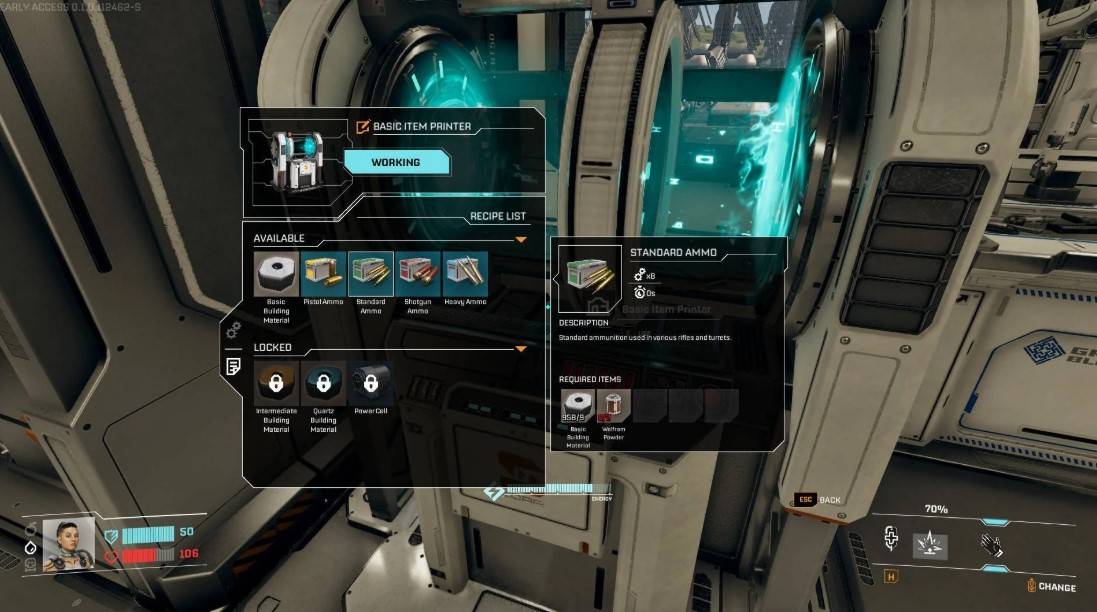Collapse the Available recipes section

tap(520, 240)
